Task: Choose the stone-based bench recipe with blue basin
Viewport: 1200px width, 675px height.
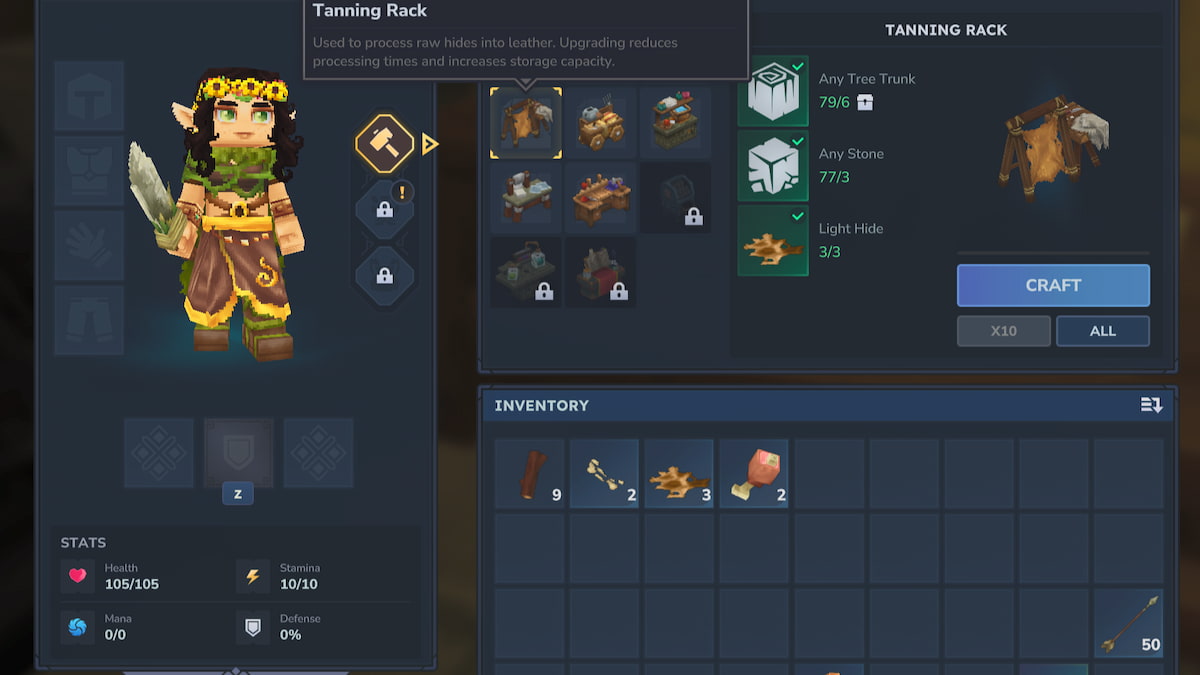Action: coord(526,198)
